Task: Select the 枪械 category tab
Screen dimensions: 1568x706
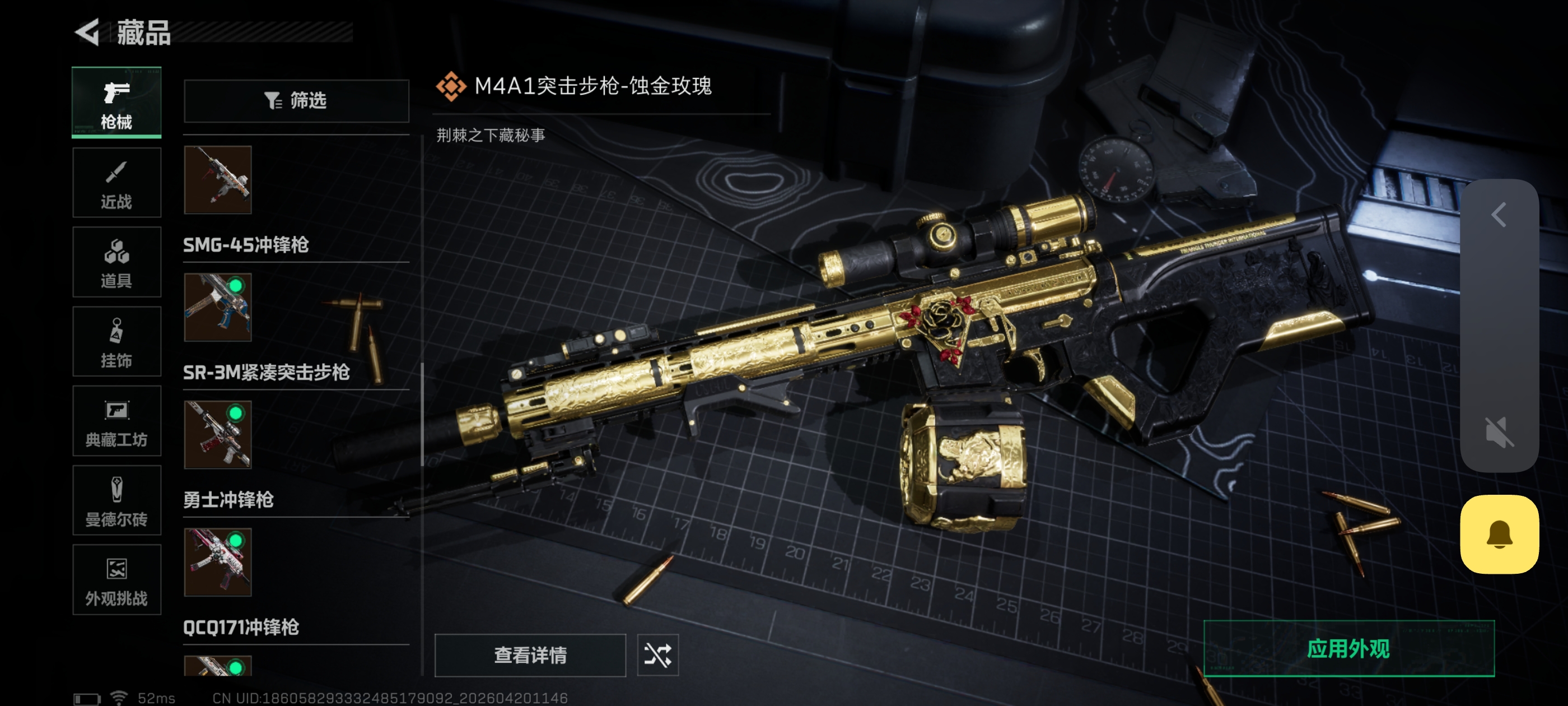Action: pyautogui.click(x=116, y=103)
